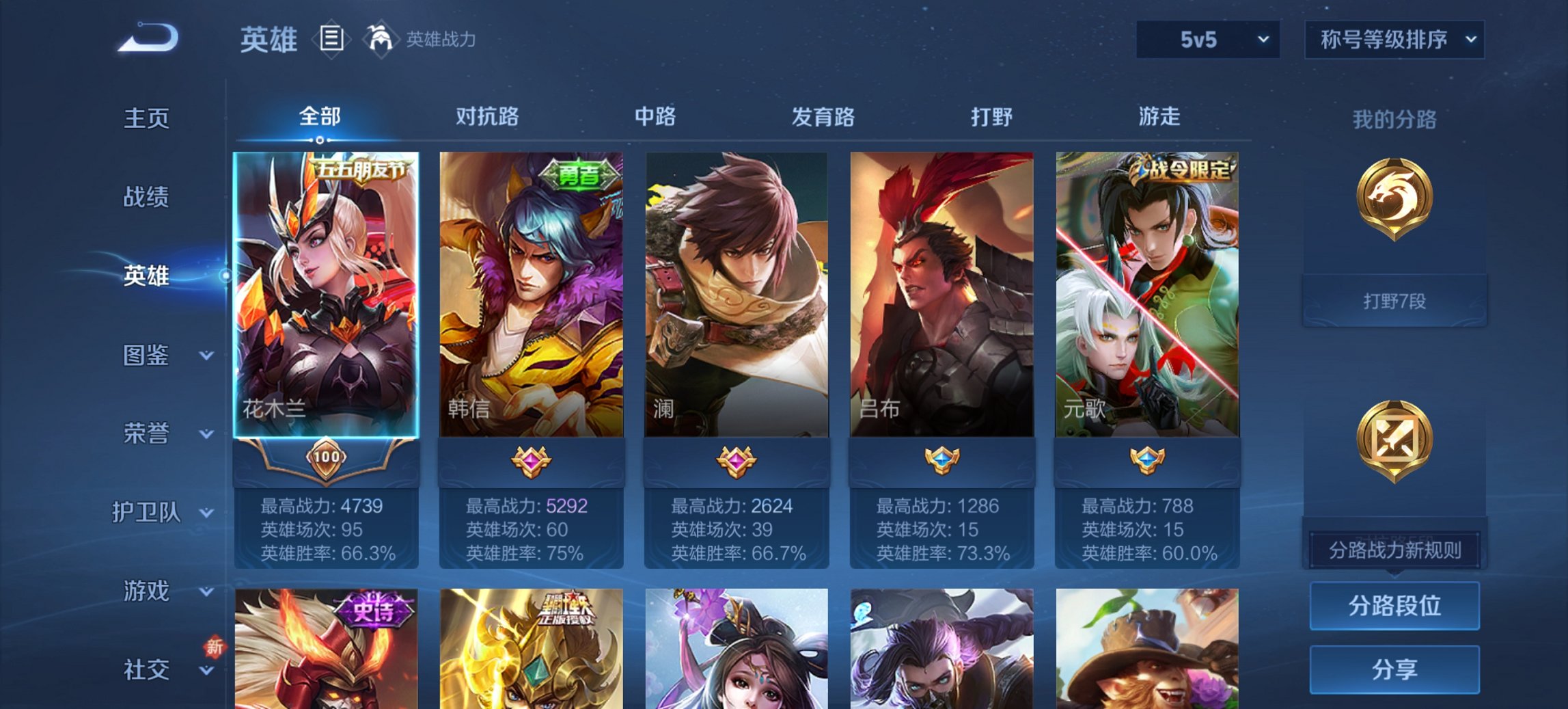Viewport: 1568px width, 709px height.
Task: Select the 元歌 hero card
Action: [1148, 294]
